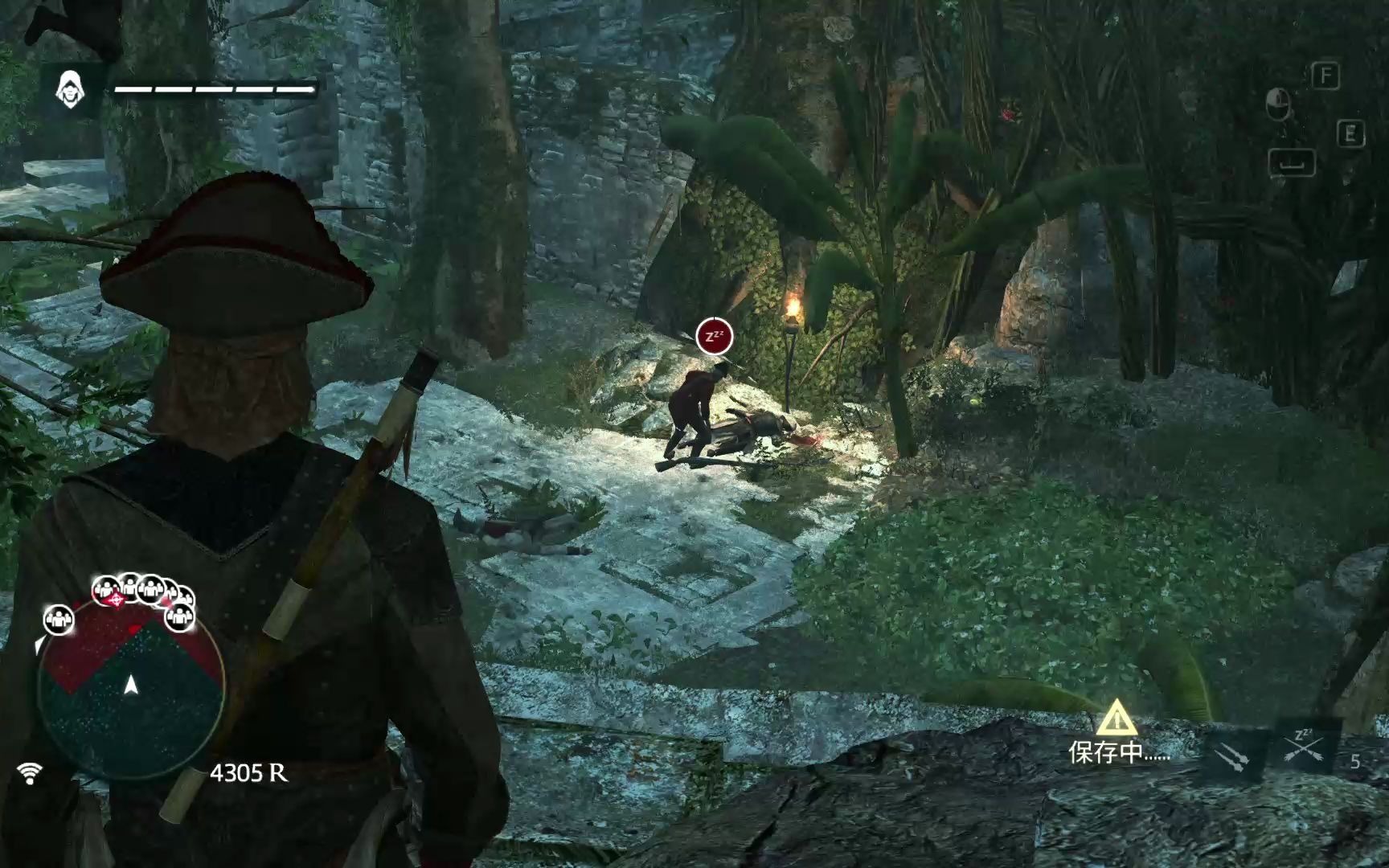Click the red sleeping status marker

click(x=714, y=336)
